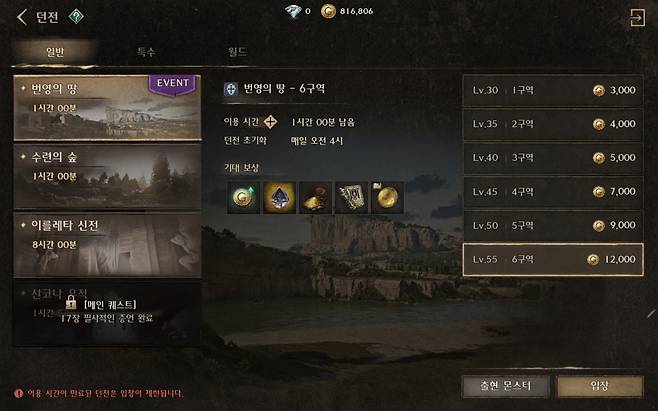Switch to the 일반 tab
The image size is (658, 411).
pyautogui.click(x=54, y=51)
